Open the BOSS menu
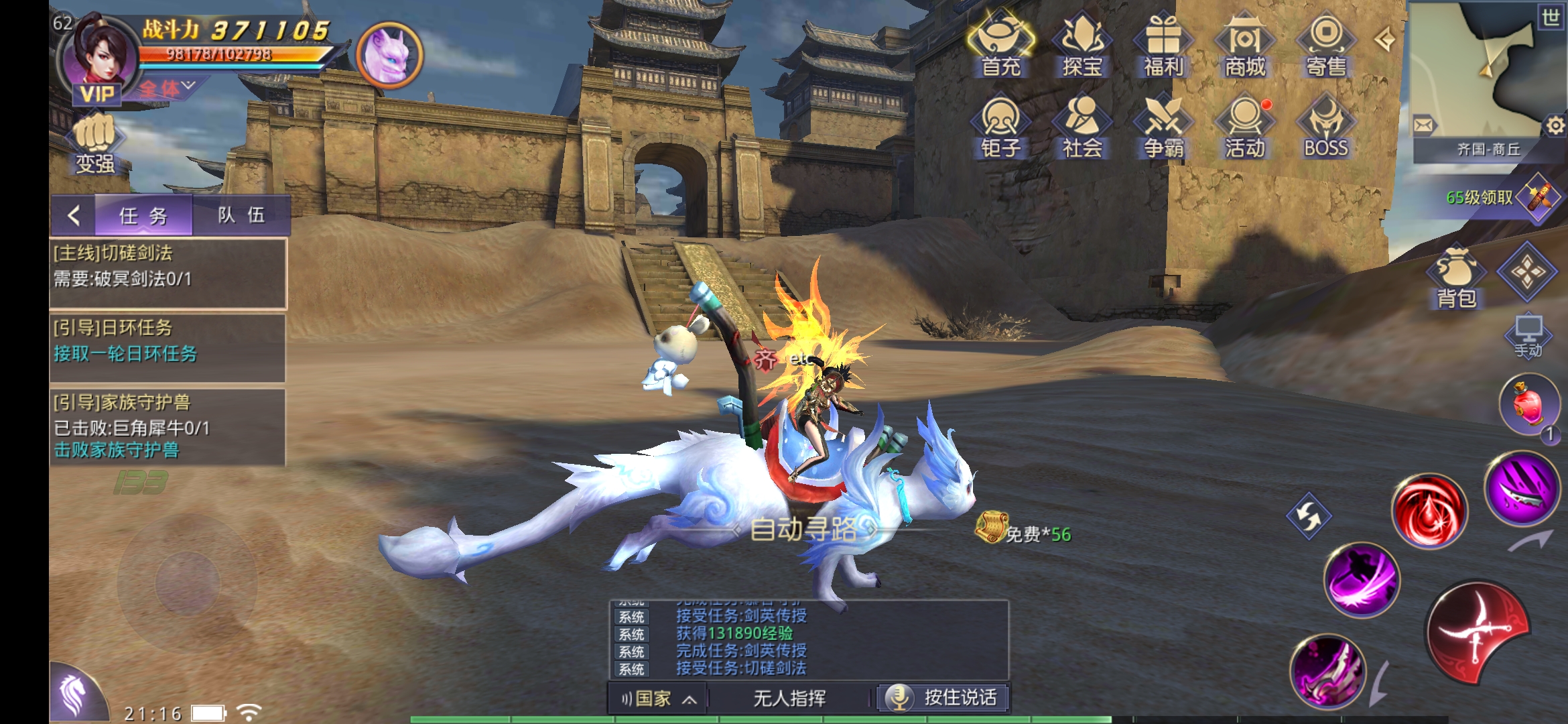Screen dimensions: 1568x724 [1326, 127]
